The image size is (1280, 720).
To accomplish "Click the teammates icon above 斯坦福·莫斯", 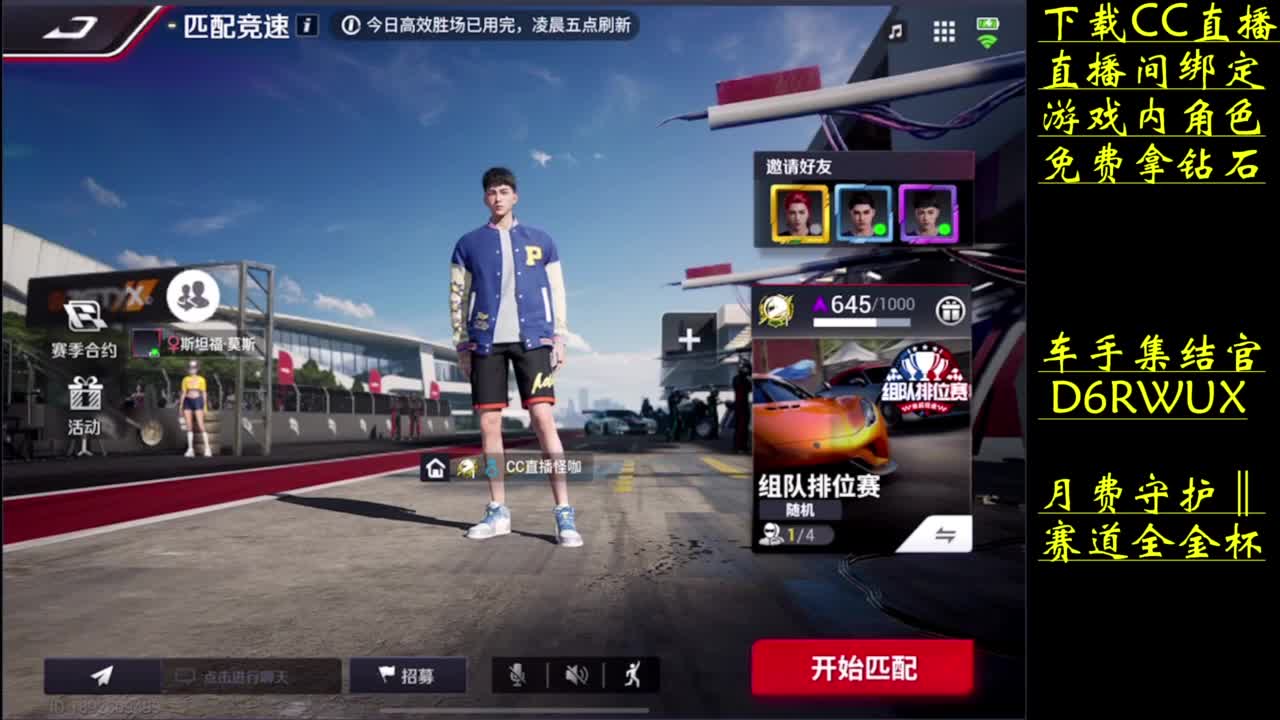I will point(196,295).
